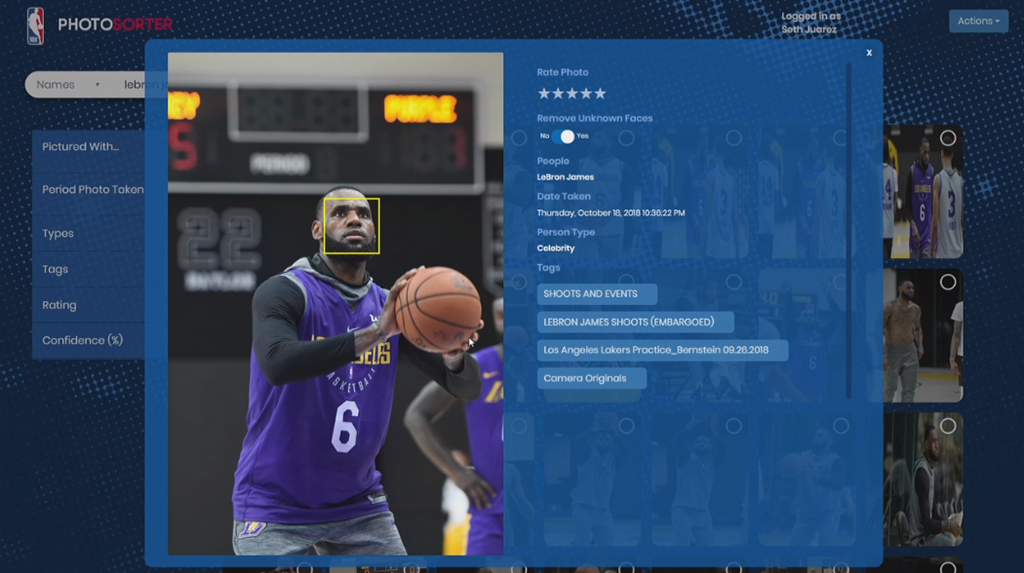Open the Names filter dropdown
The image size is (1024, 573).
[x=68, y=85]
